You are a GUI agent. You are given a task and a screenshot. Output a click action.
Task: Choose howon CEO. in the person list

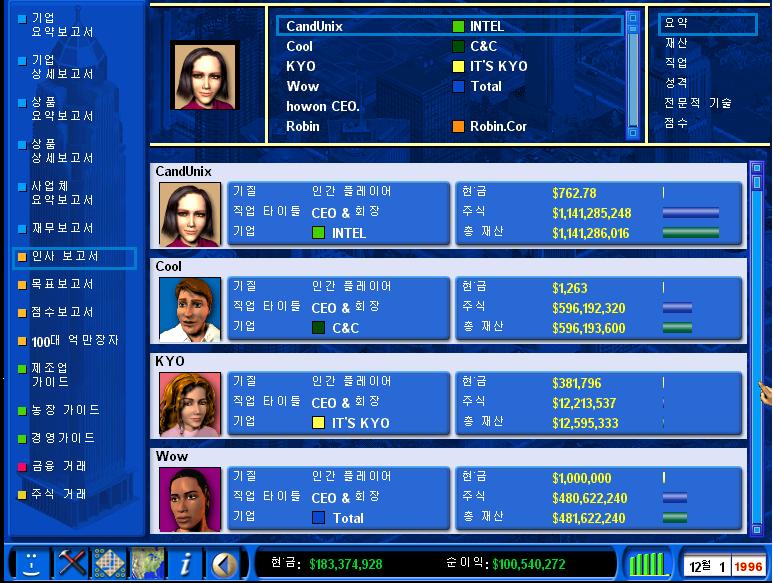[x=323, y=106]
